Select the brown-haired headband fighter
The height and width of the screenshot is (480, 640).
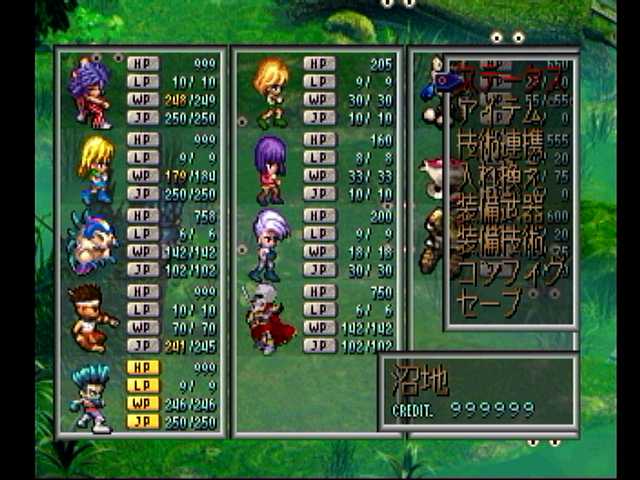click(92, 318)
